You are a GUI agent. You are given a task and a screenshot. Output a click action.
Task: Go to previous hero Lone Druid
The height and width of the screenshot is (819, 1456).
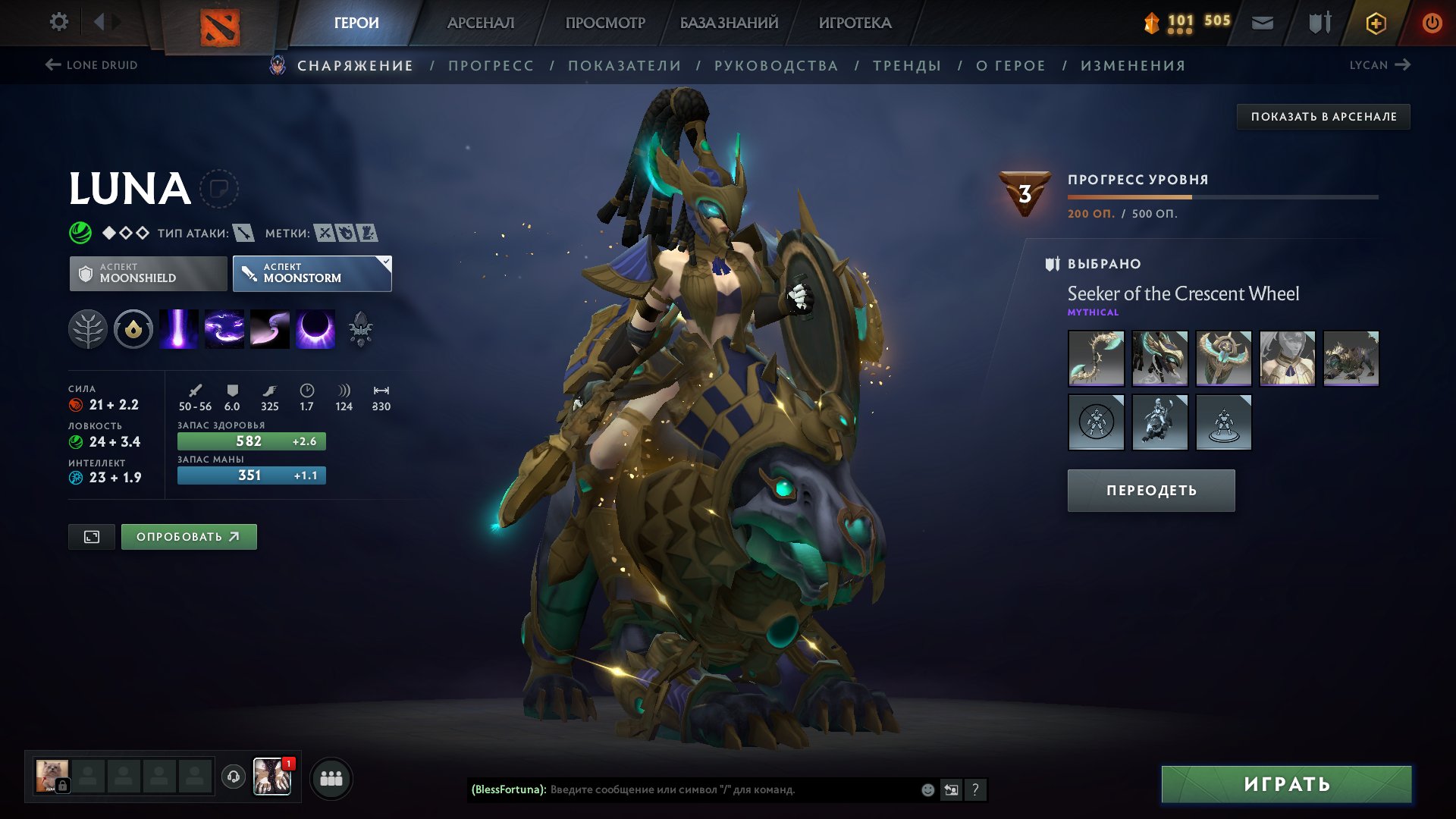tap(92, 65)
